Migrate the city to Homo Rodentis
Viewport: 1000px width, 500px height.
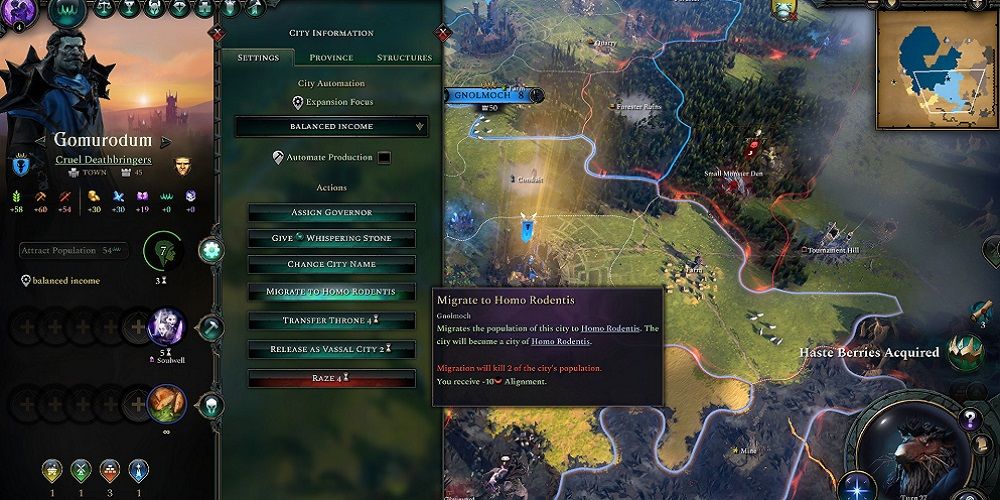tap(331, 292)
